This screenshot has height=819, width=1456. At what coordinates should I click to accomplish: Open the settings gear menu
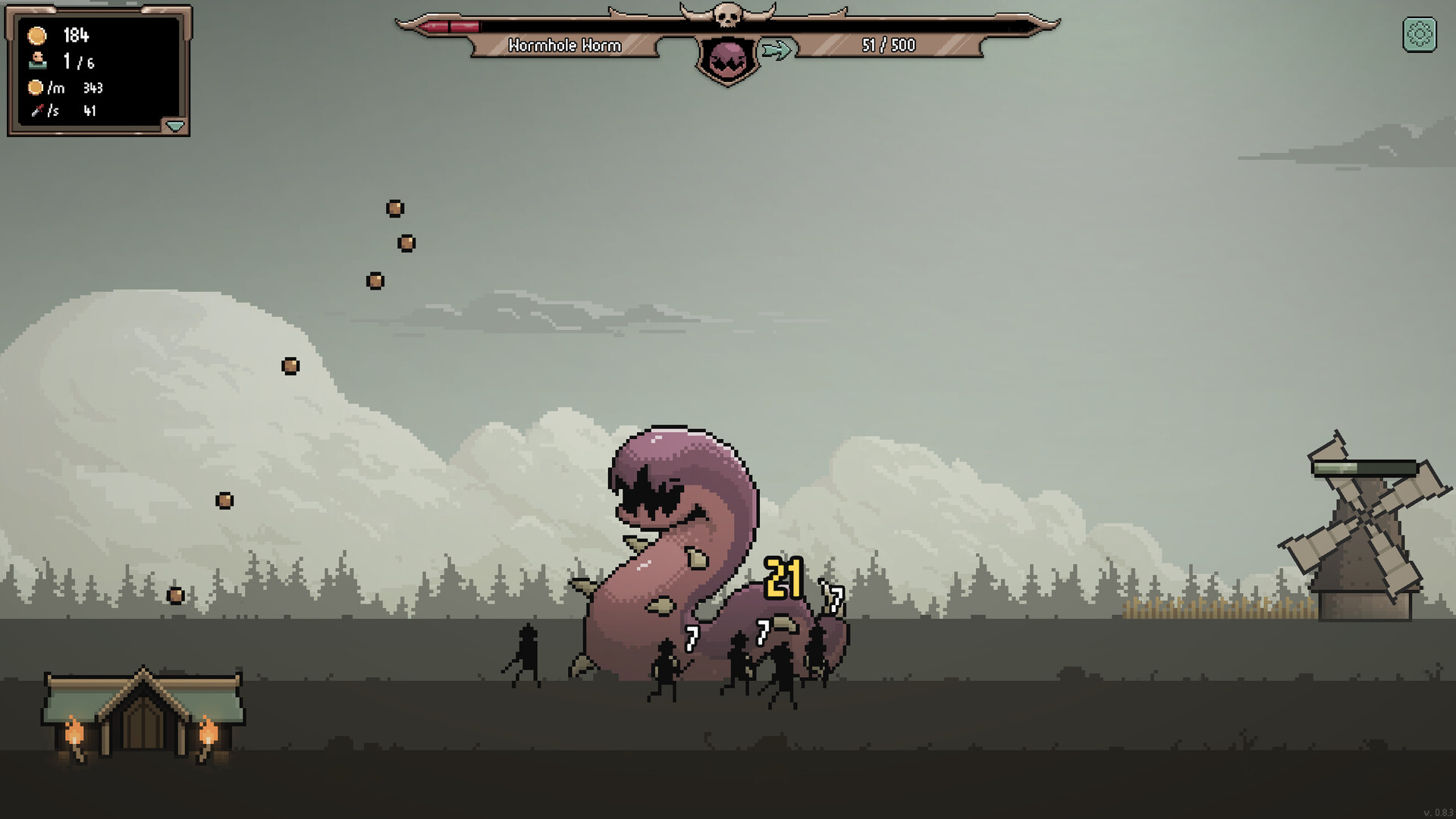(1420, 35)
